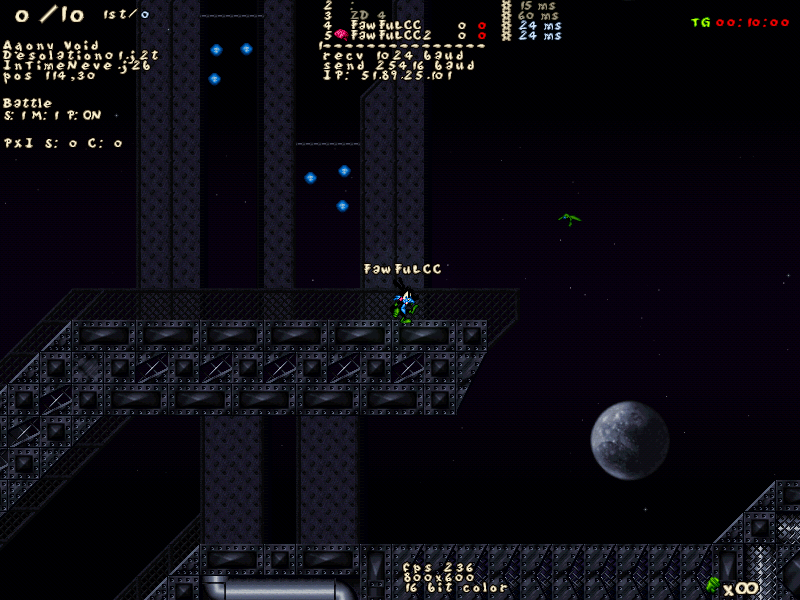The height and width of the screenshot is (600, 800).
Task: Click the green blaster weapon icon
Action: pos(712,584)
